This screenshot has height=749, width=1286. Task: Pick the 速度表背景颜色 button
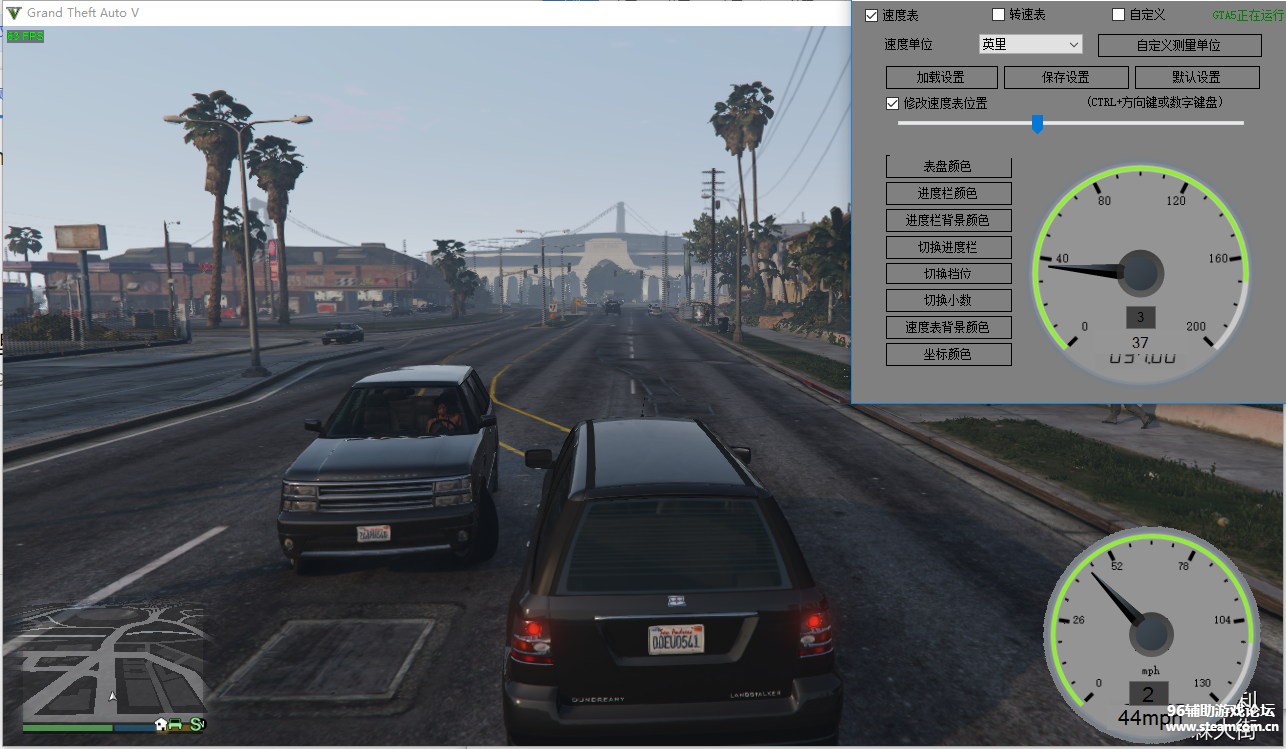click(948, 328)
